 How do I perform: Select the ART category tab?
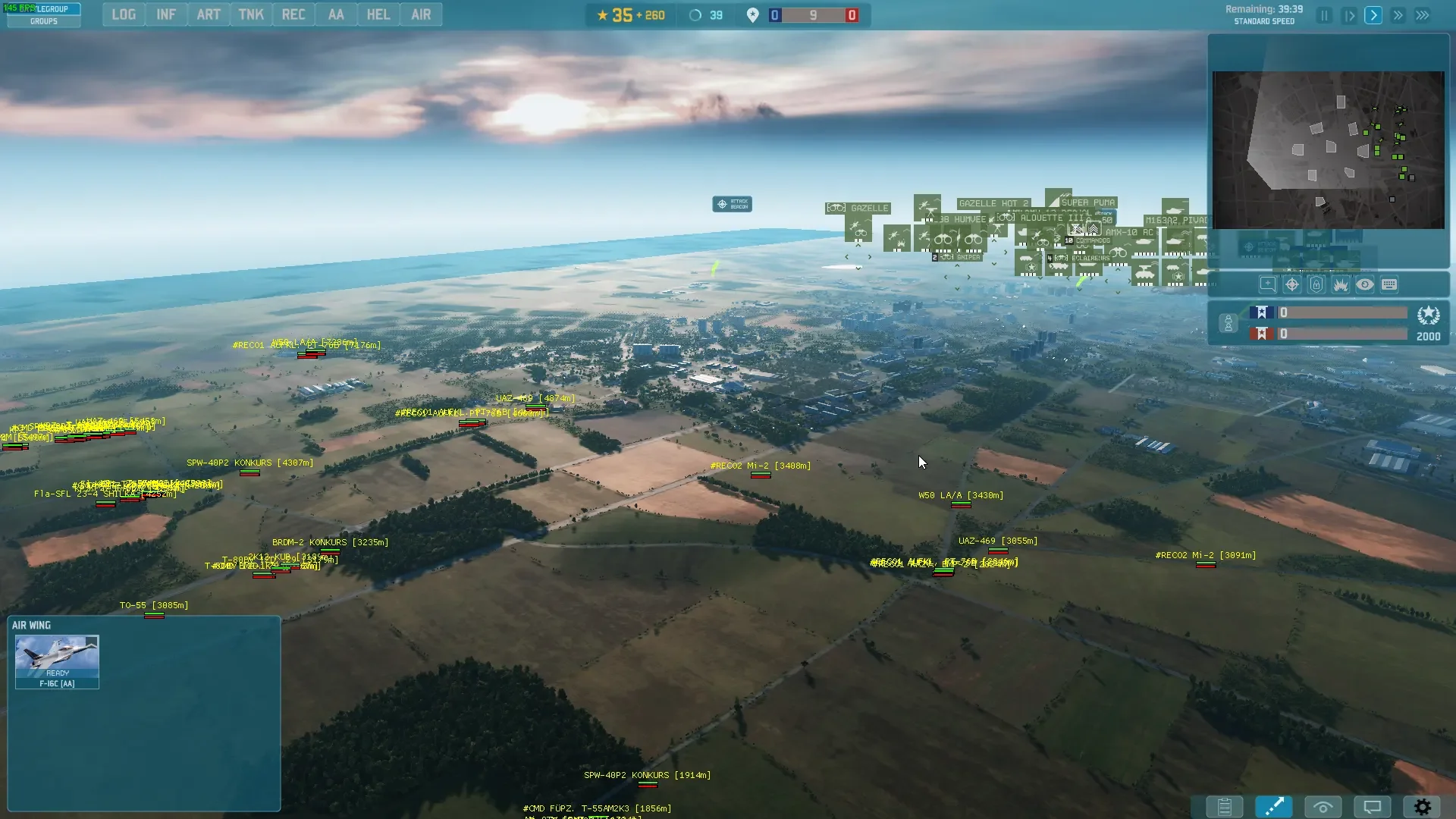[209, 14]
